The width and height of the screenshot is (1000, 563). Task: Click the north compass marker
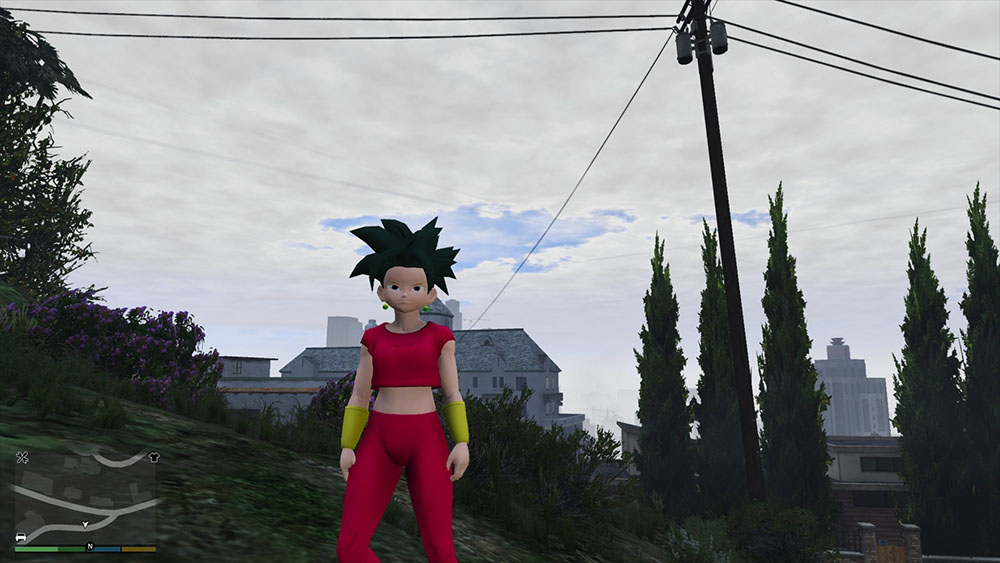[x=89, y=547]
